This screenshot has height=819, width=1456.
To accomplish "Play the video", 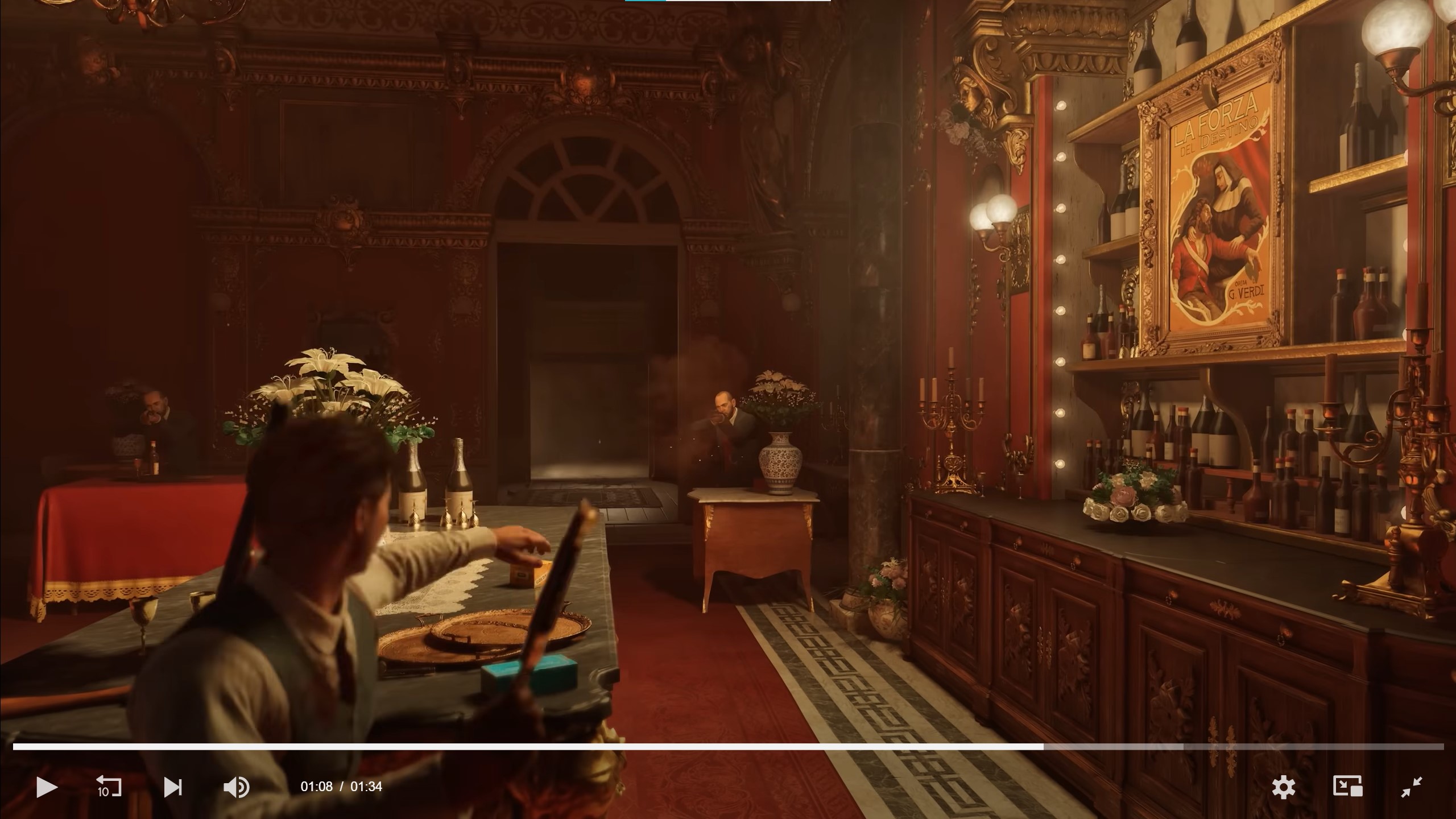I will pyautogui.click(x=48, y=787).
